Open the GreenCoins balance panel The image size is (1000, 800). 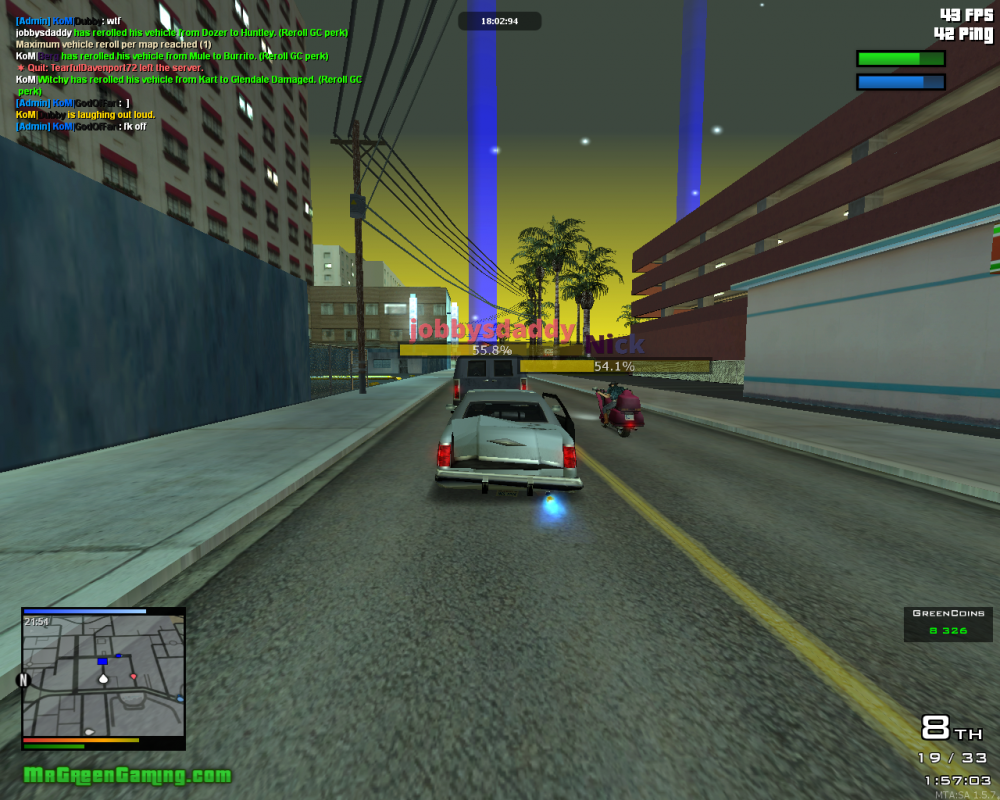(948, 623)
